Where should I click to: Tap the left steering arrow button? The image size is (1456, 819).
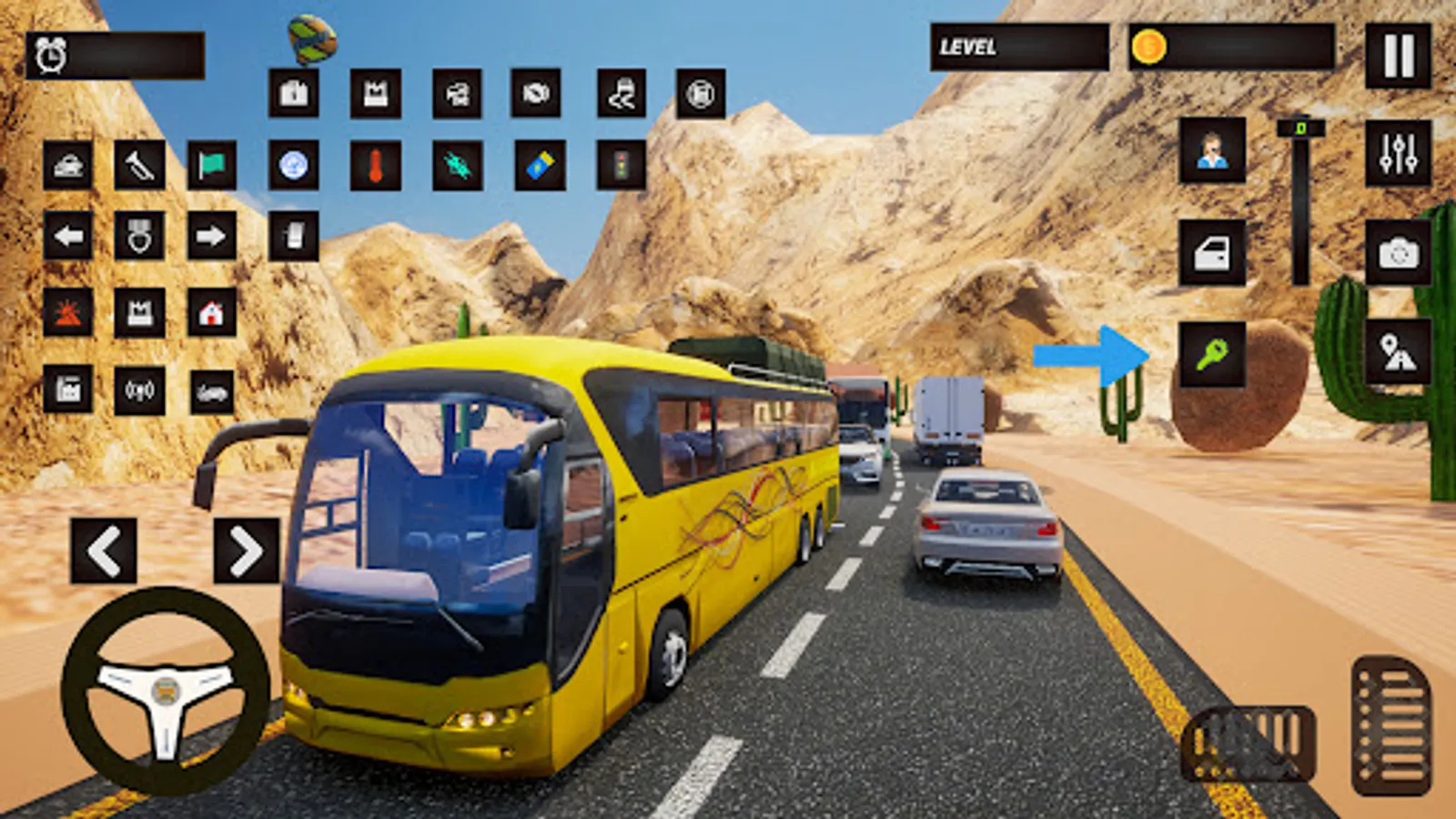pyautogui.click(x=104, y=551)
